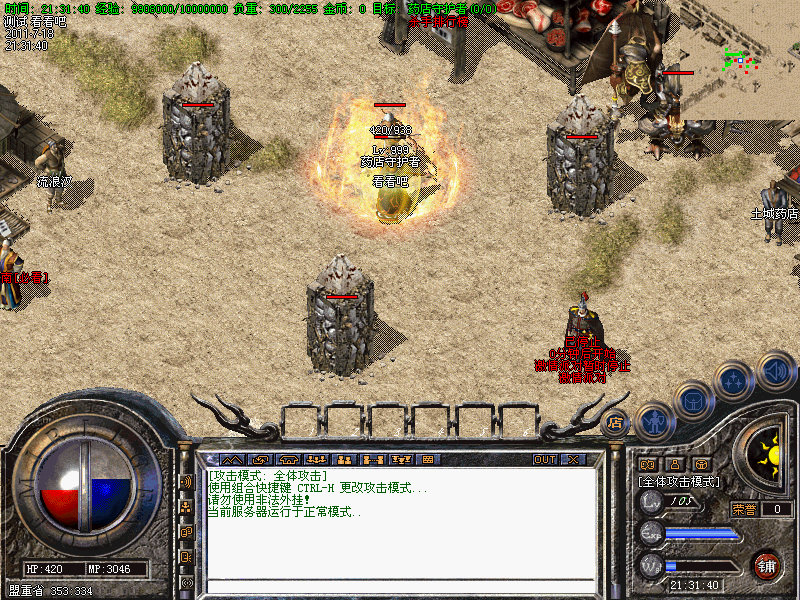
Task: Open the skills sparkle round button
Action: [x=735, y=381]
